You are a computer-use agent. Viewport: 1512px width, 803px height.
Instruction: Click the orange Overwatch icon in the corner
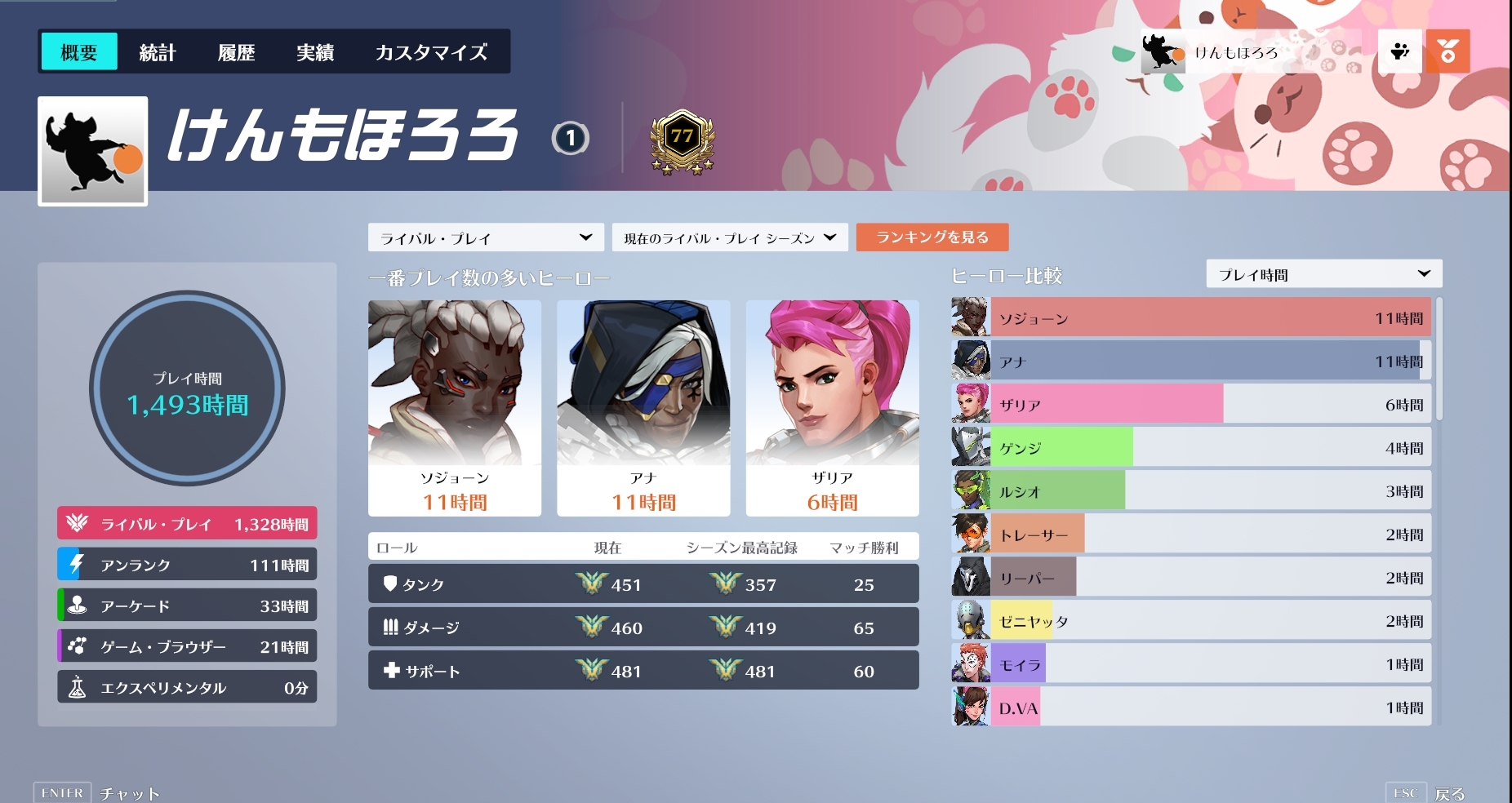(1449, 51)
